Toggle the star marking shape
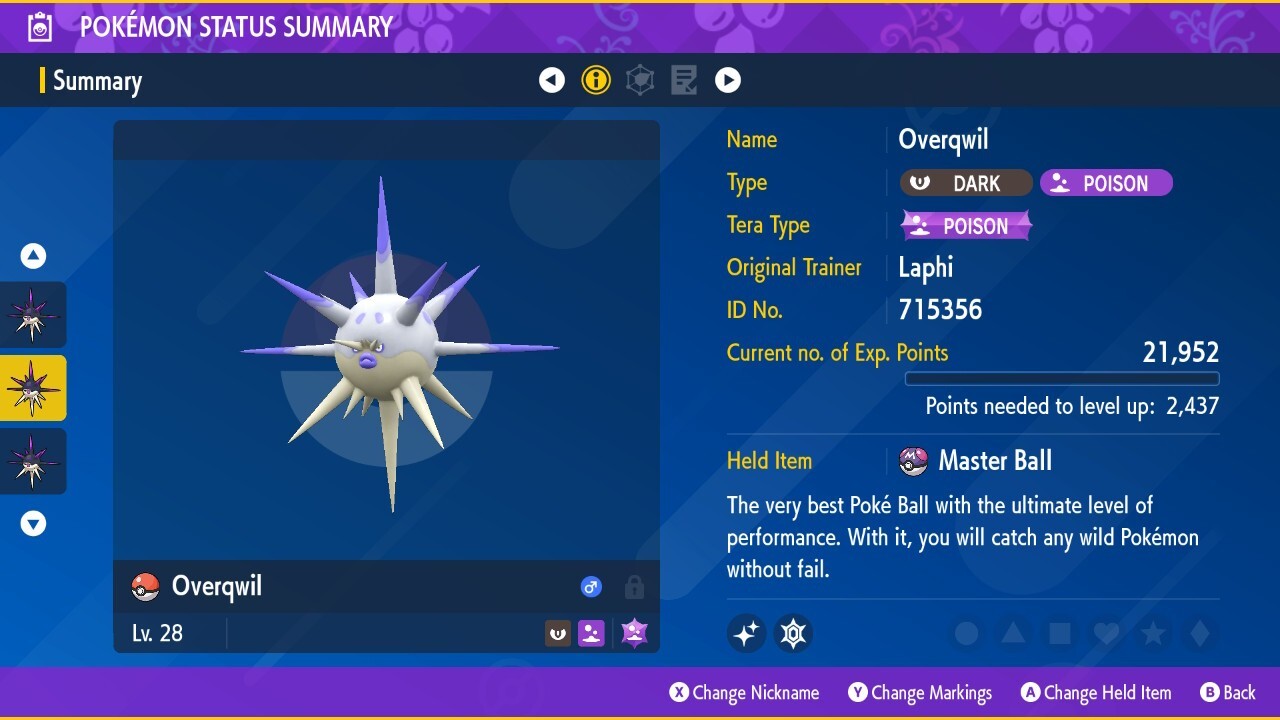Screen dimensions: 1280x720 (x=1153, y=633)
